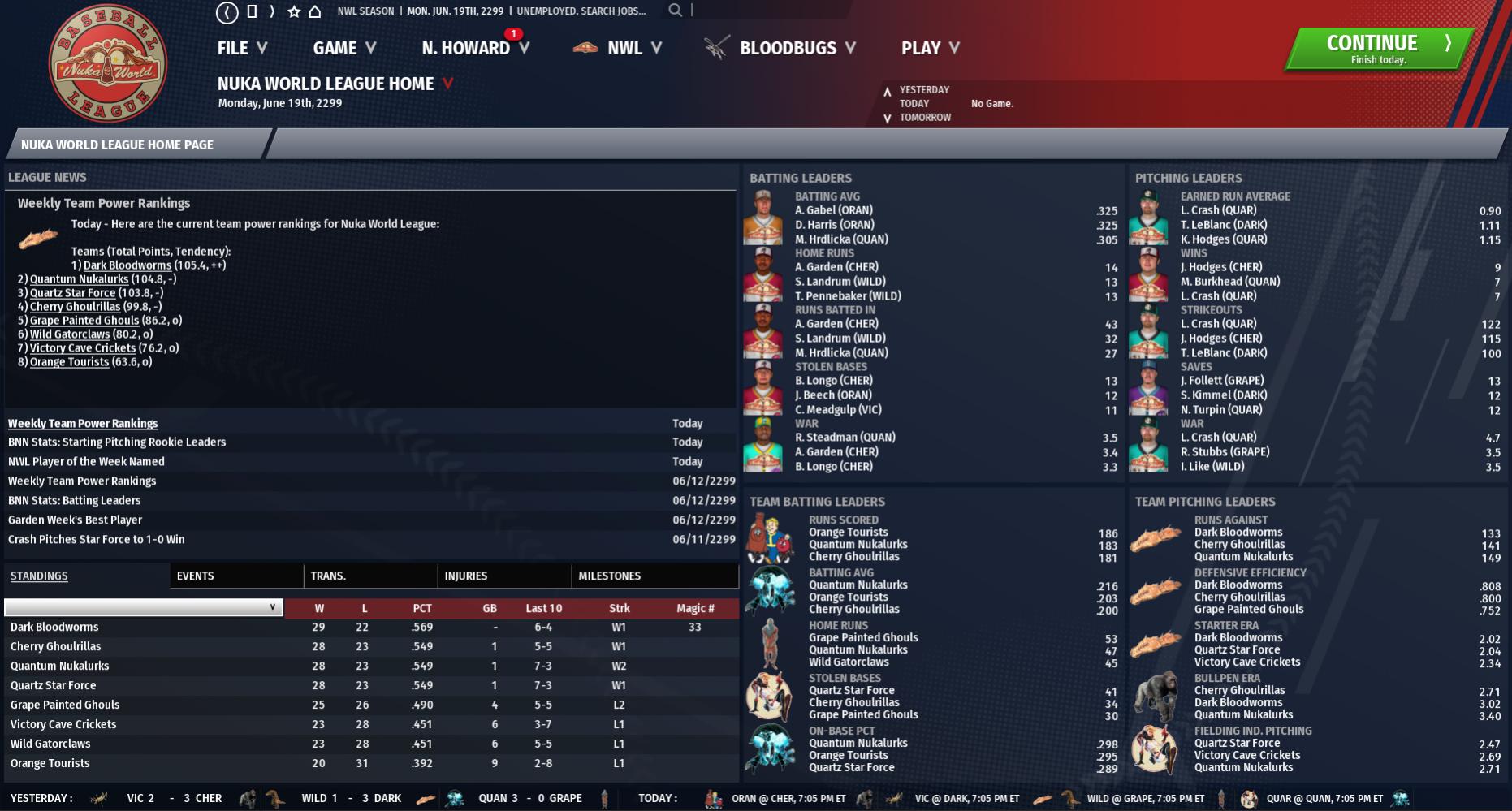Read NWL Player of the Week Named
1512x811 pixels.
tap(86, 461)
